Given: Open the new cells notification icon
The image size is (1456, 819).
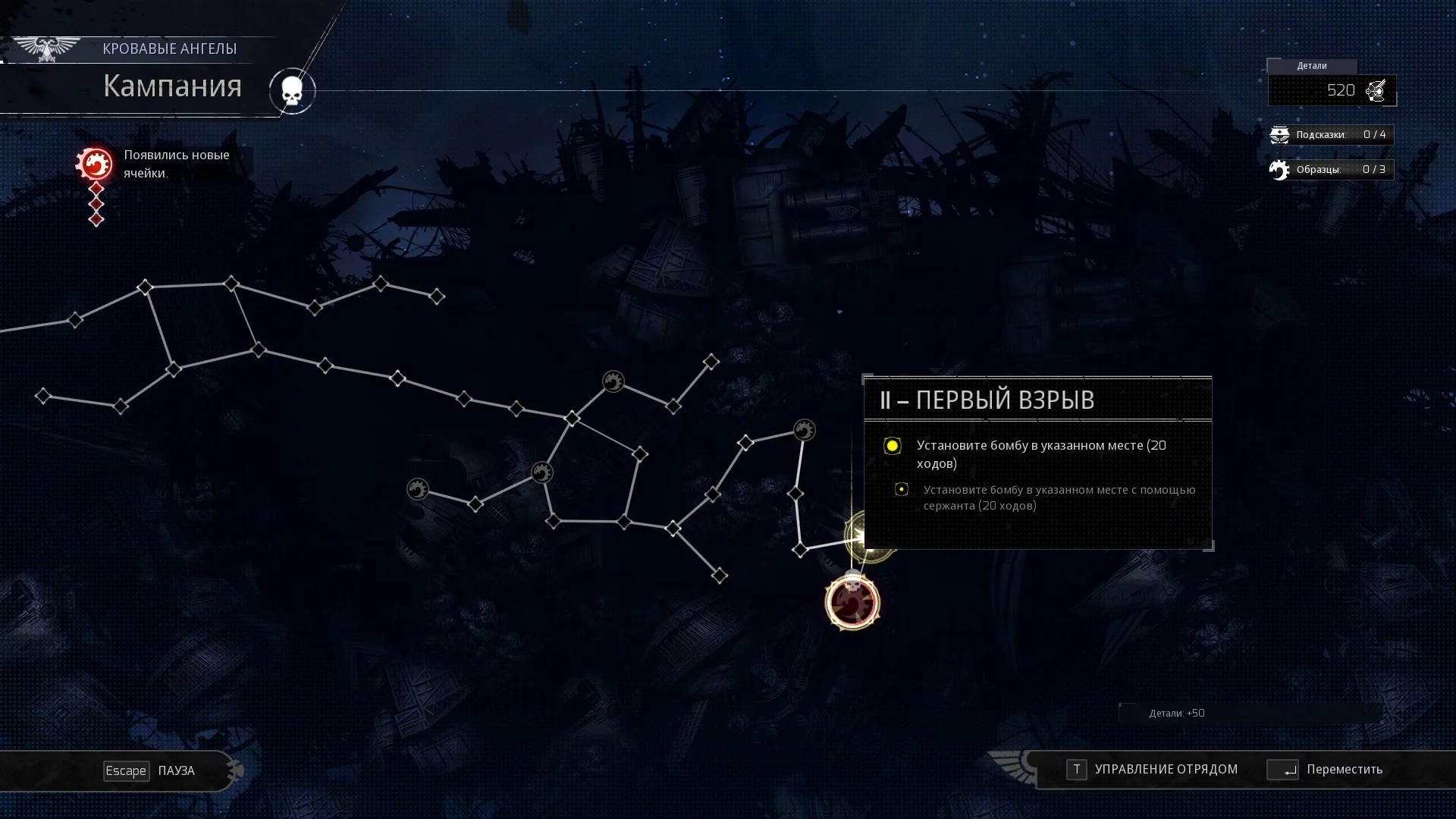Looking at the screenshot, I should tap(95, 164).
